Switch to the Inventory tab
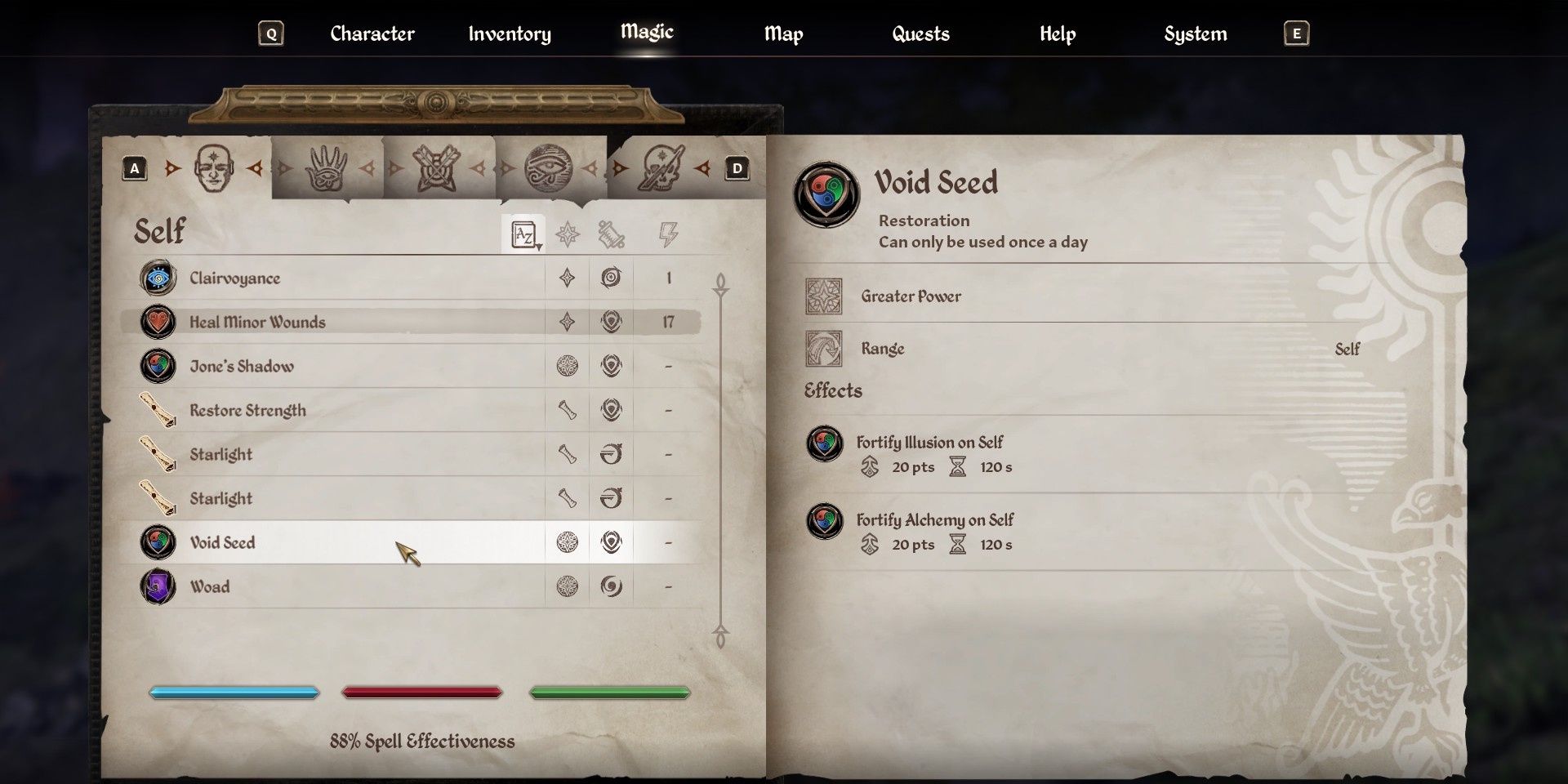 tap(509, 33)
